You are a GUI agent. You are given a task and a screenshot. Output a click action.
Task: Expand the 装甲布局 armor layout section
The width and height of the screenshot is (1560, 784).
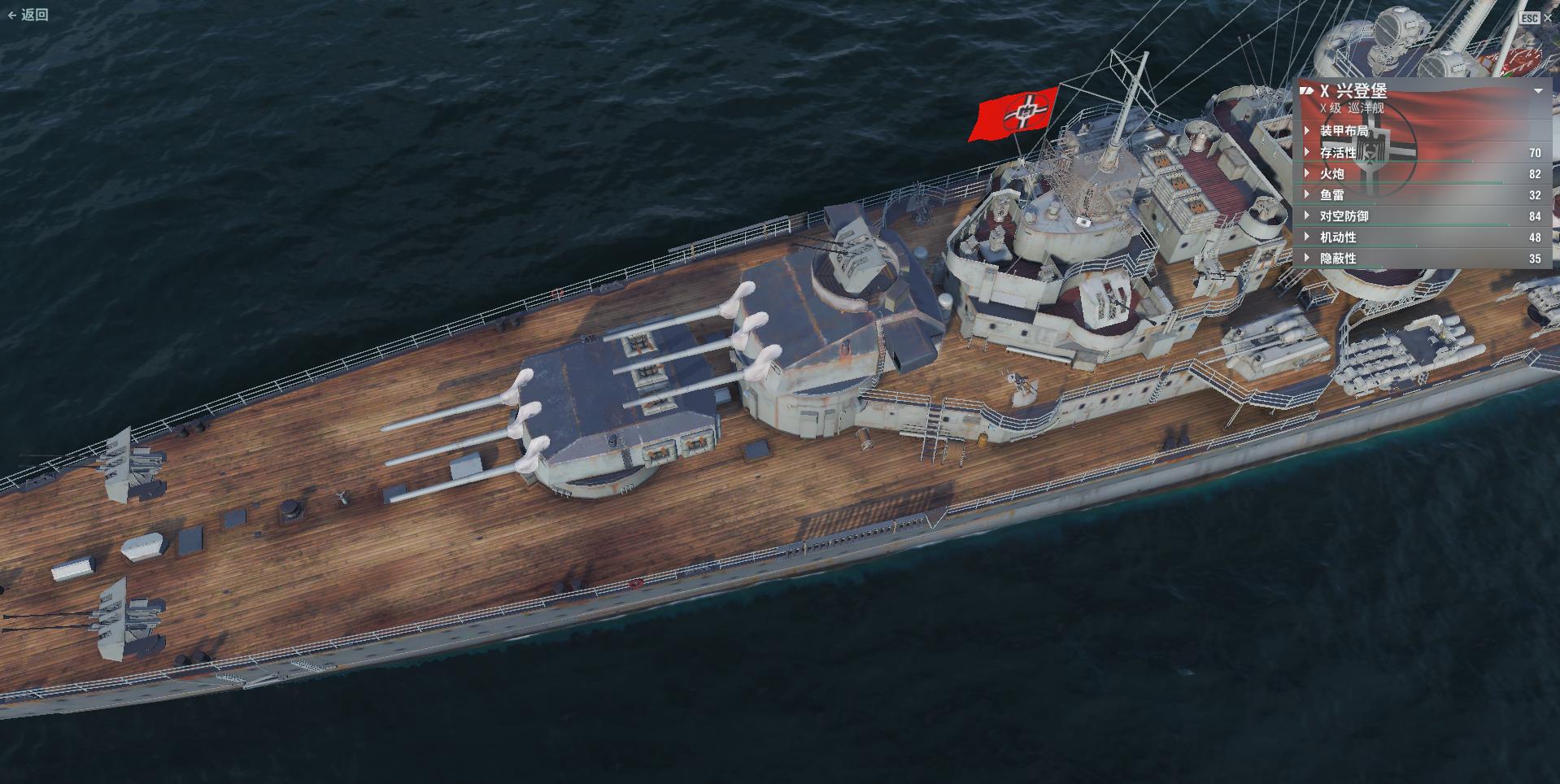[1343, 131]
